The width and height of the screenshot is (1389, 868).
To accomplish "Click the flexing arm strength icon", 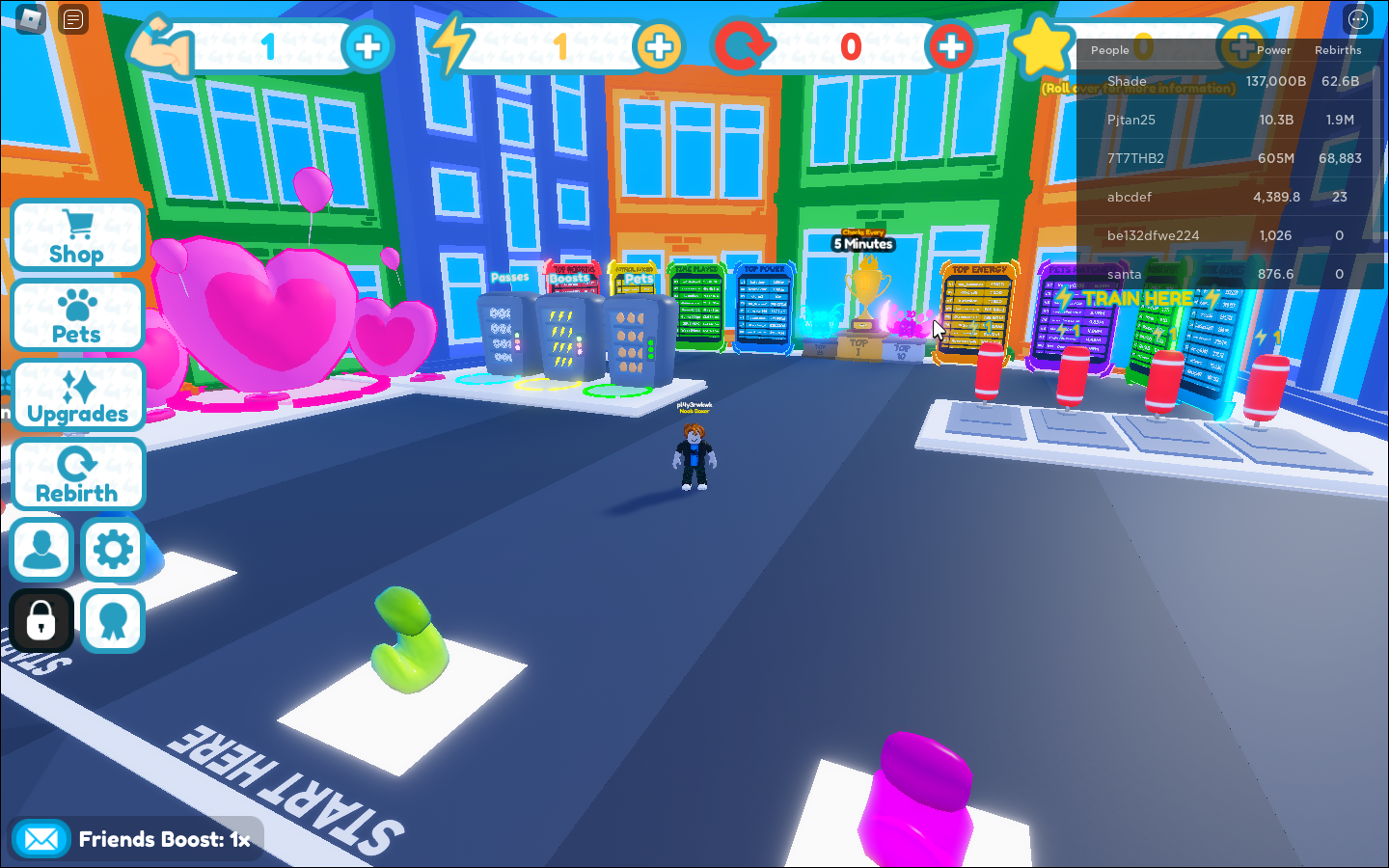I will [164, 43].
